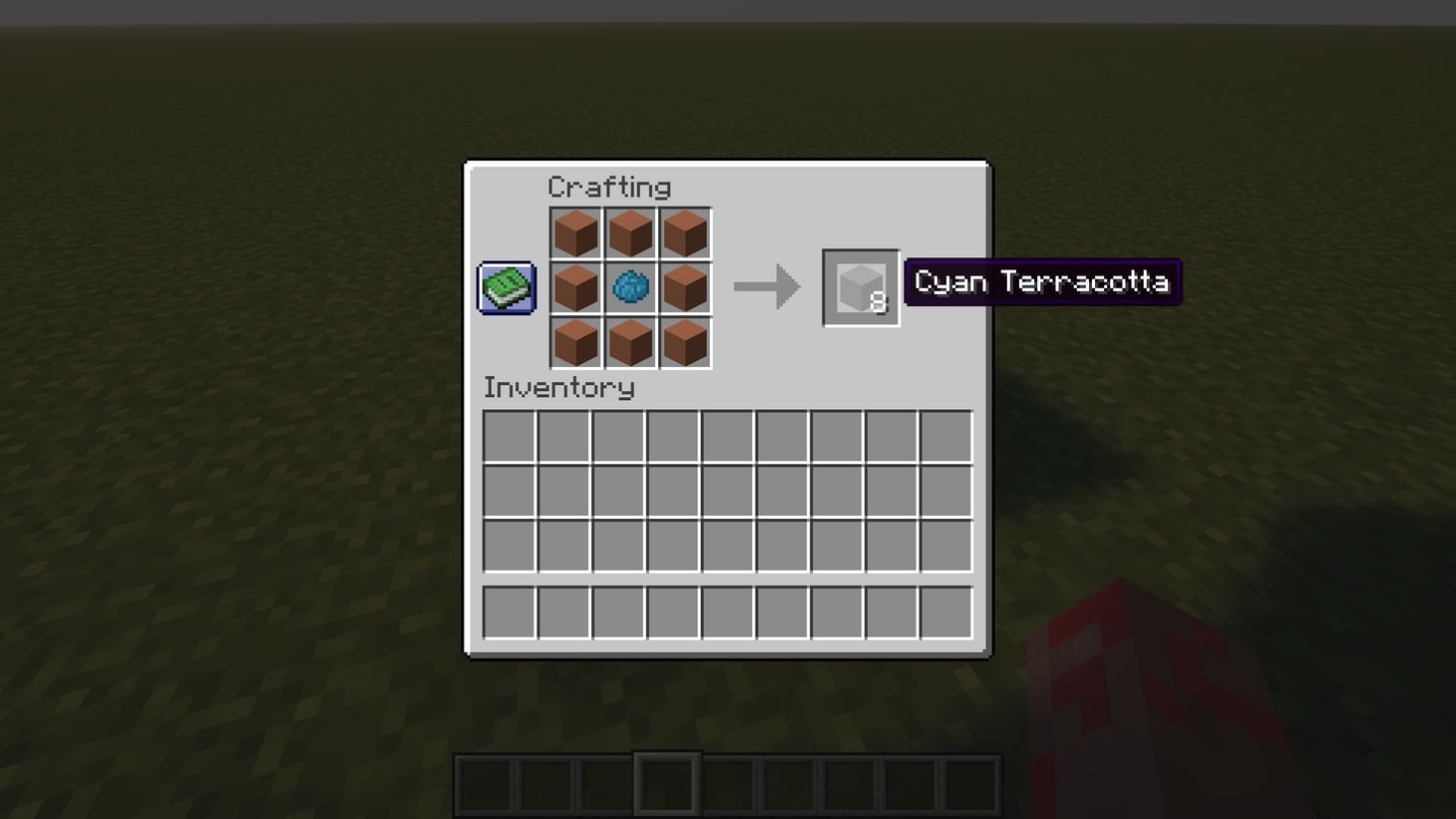Viewport: 1456px width, 819px height.
Task: Click the Crafting title text
Action: point(610,188)
